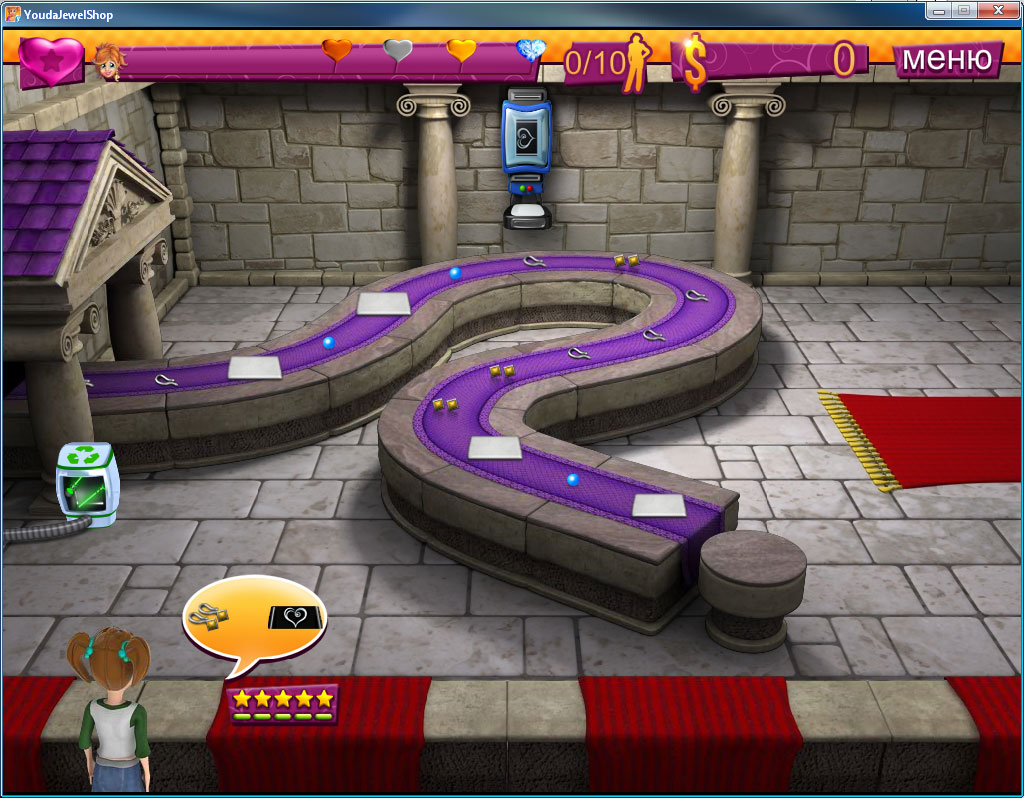Close the YoudaJewelShop window
The image size is (1024, 798).
(x=997, y=10)
